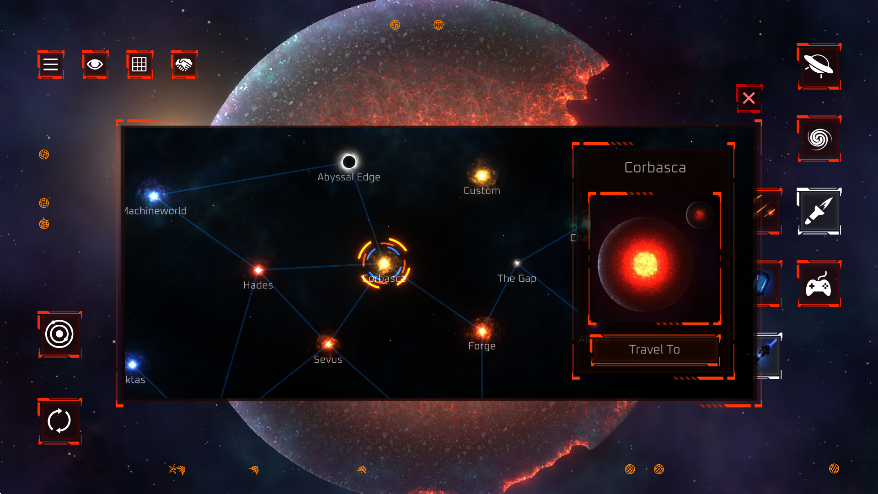Open the hamburger menu
The height and width of the screenshot is (494, 878).
pyautogui.click(x=51, y=65)
